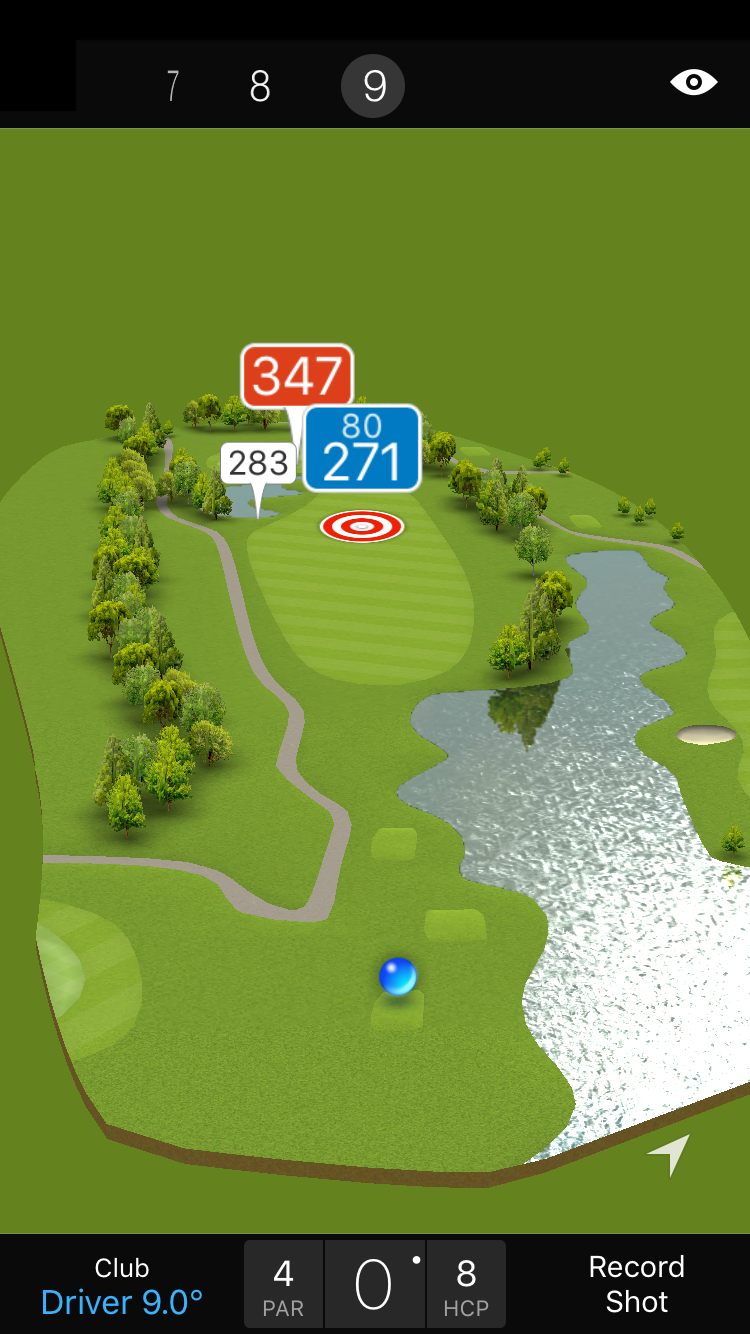Select hole 7 in the hole selector
Viewport: 750px width, 1334px height.
(x=172, y=87)
